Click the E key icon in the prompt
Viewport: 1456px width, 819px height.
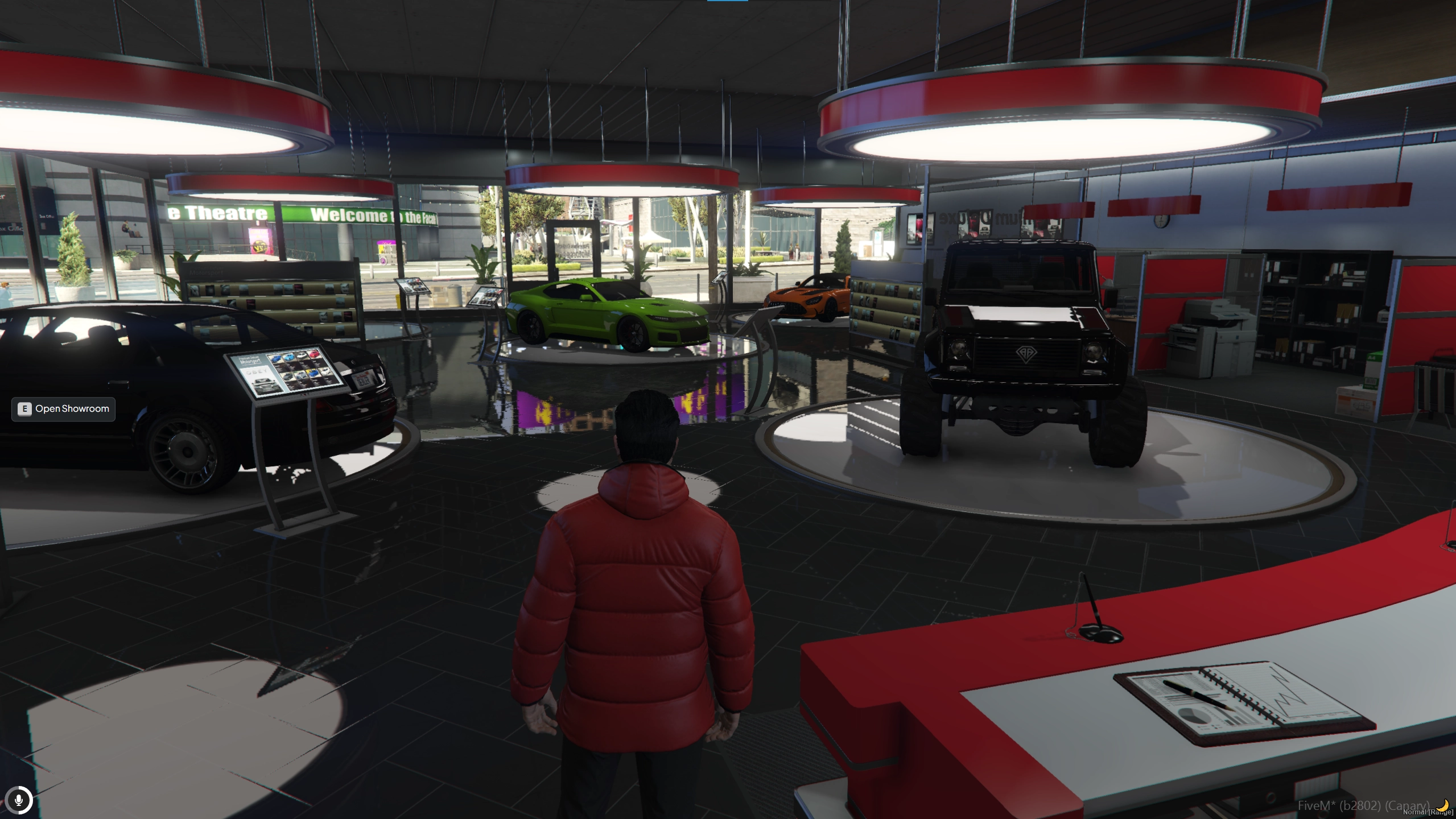(24, 409)
